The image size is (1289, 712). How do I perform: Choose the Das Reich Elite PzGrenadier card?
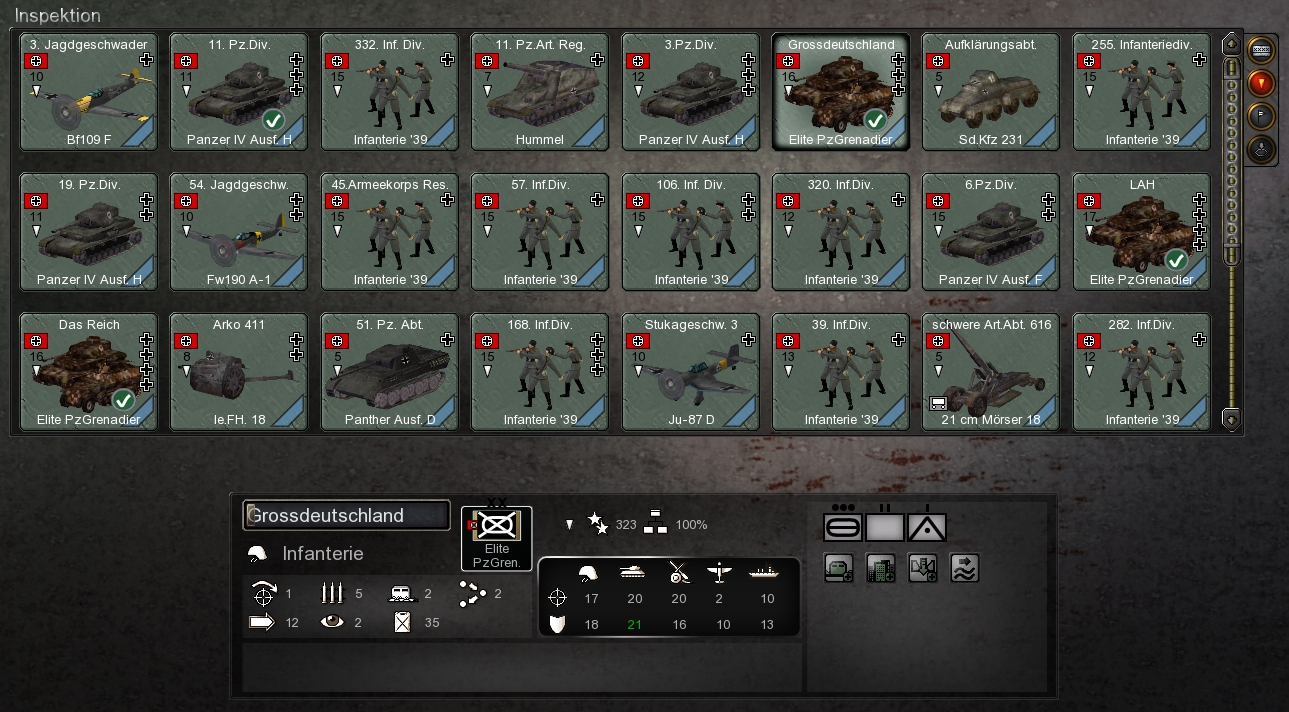tap(89, 371)
